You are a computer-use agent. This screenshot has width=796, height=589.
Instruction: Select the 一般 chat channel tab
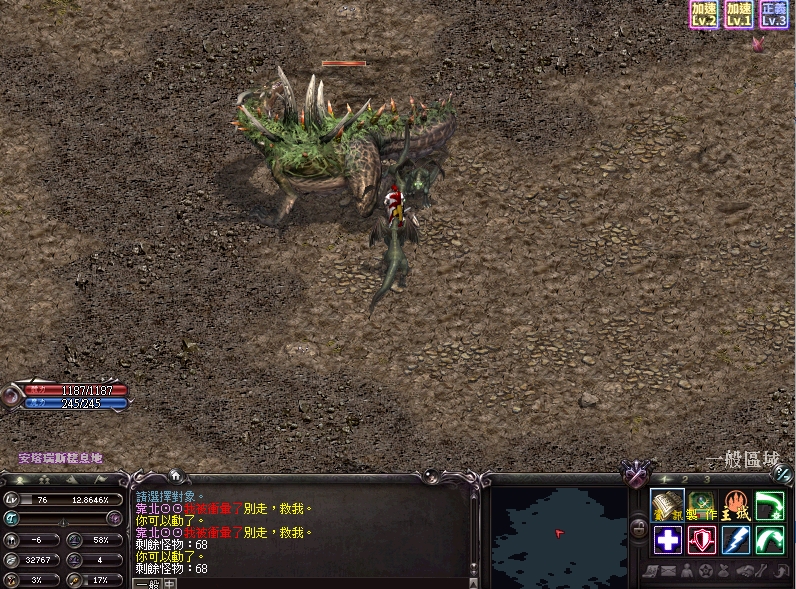tap(148, 582)
